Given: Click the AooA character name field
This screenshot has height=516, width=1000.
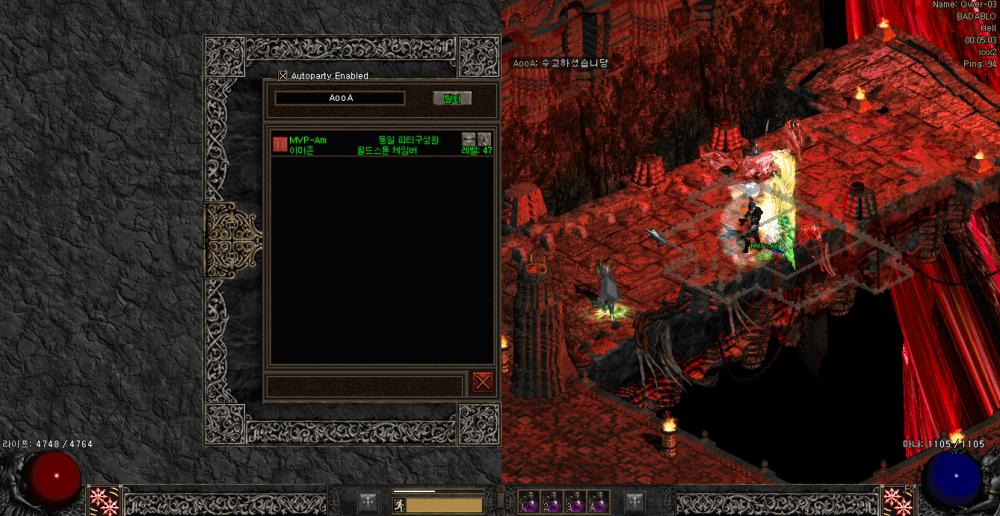Looking at the screenshot, I should 340,98.
